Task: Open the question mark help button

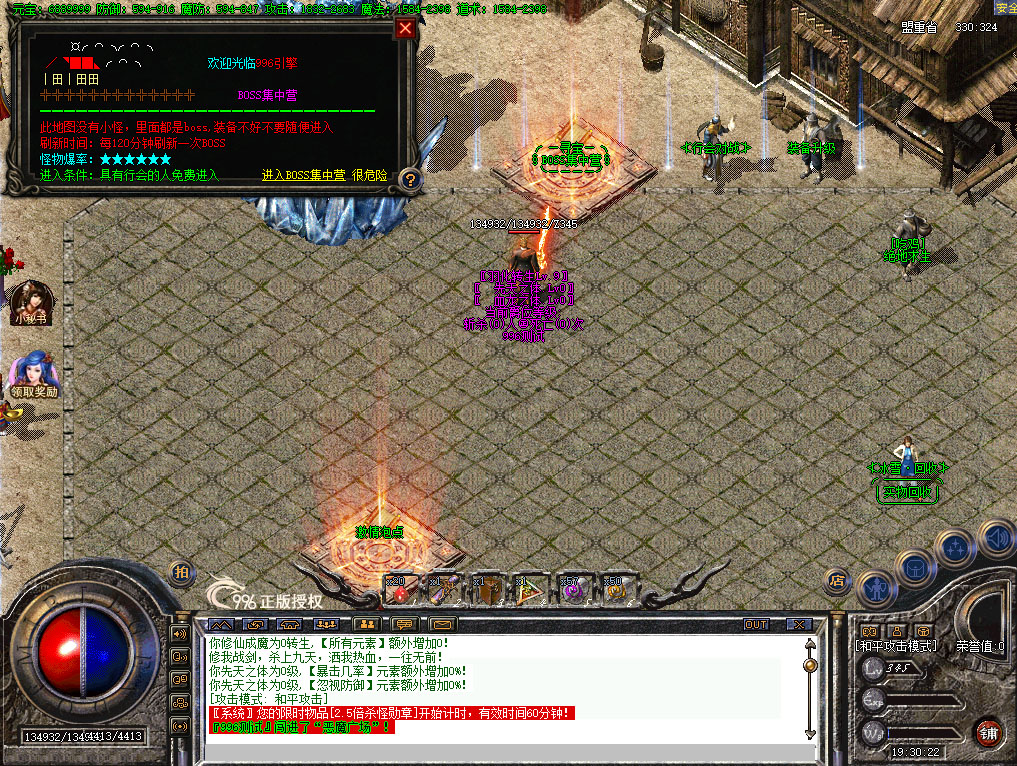Action: tap(408, 179)
